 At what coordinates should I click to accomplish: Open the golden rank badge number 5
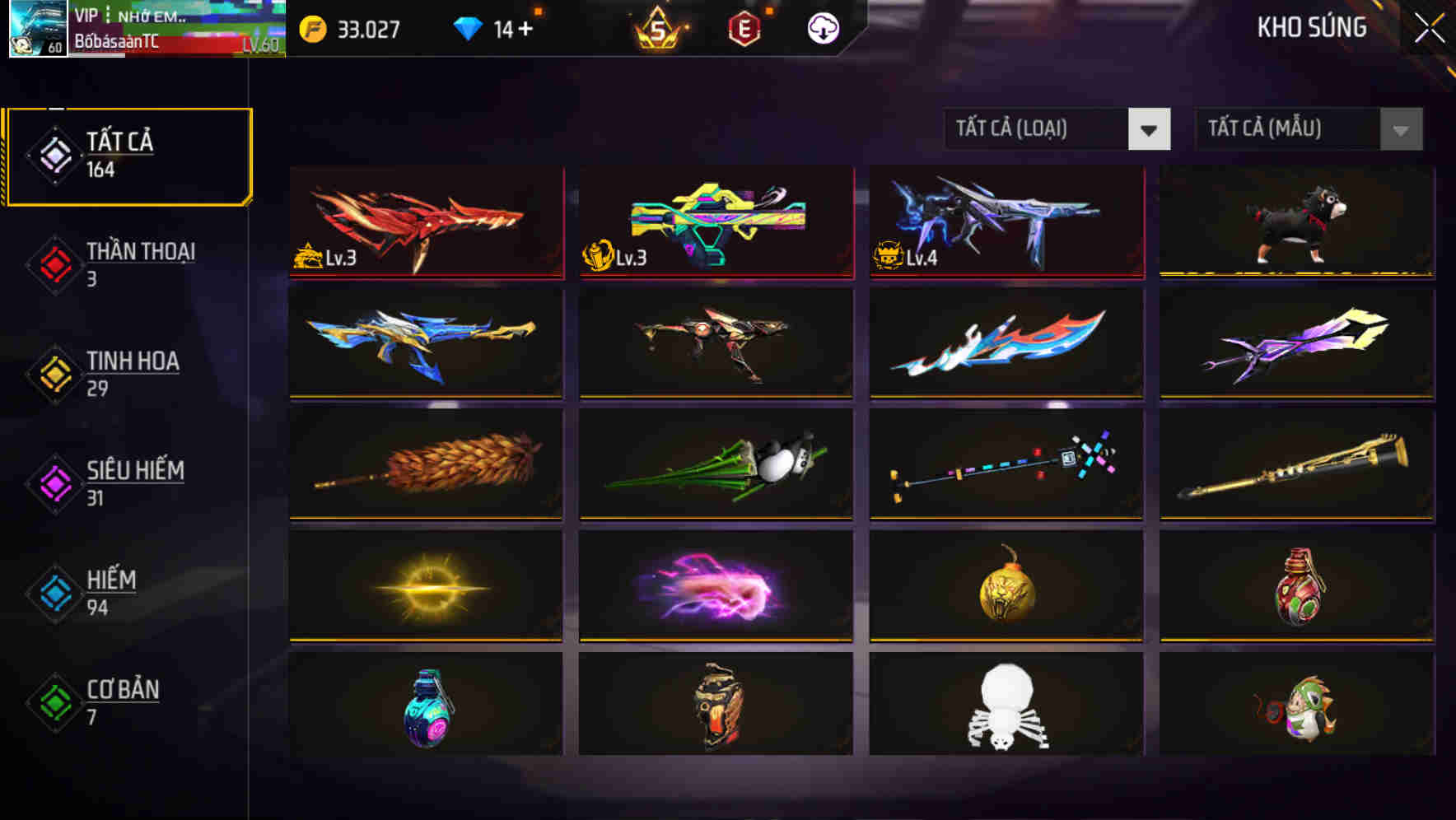click(x=659, y=27)
